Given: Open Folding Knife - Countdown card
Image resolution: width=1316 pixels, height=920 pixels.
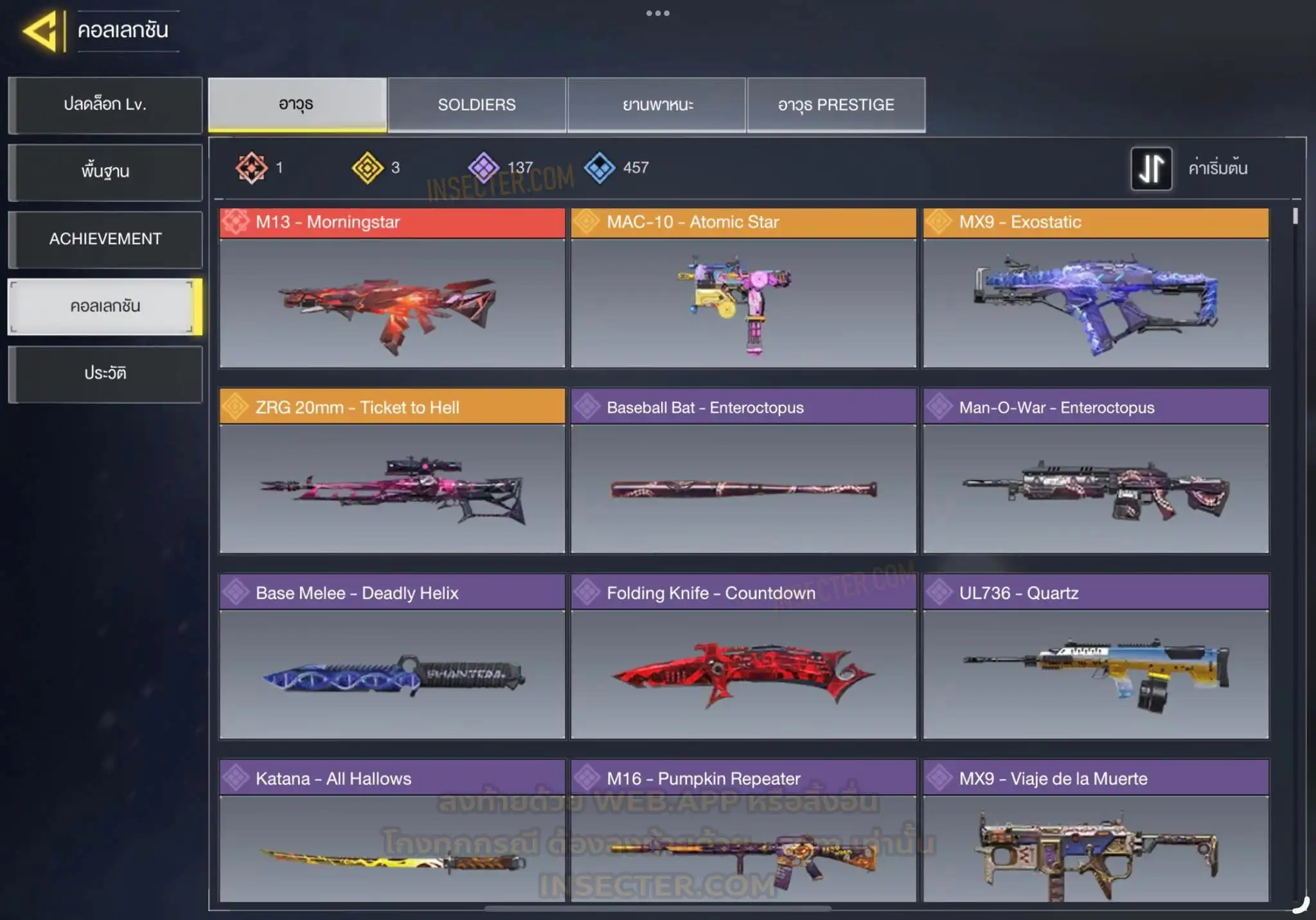Looking at the screenshot, I should [x=743, y=656].
